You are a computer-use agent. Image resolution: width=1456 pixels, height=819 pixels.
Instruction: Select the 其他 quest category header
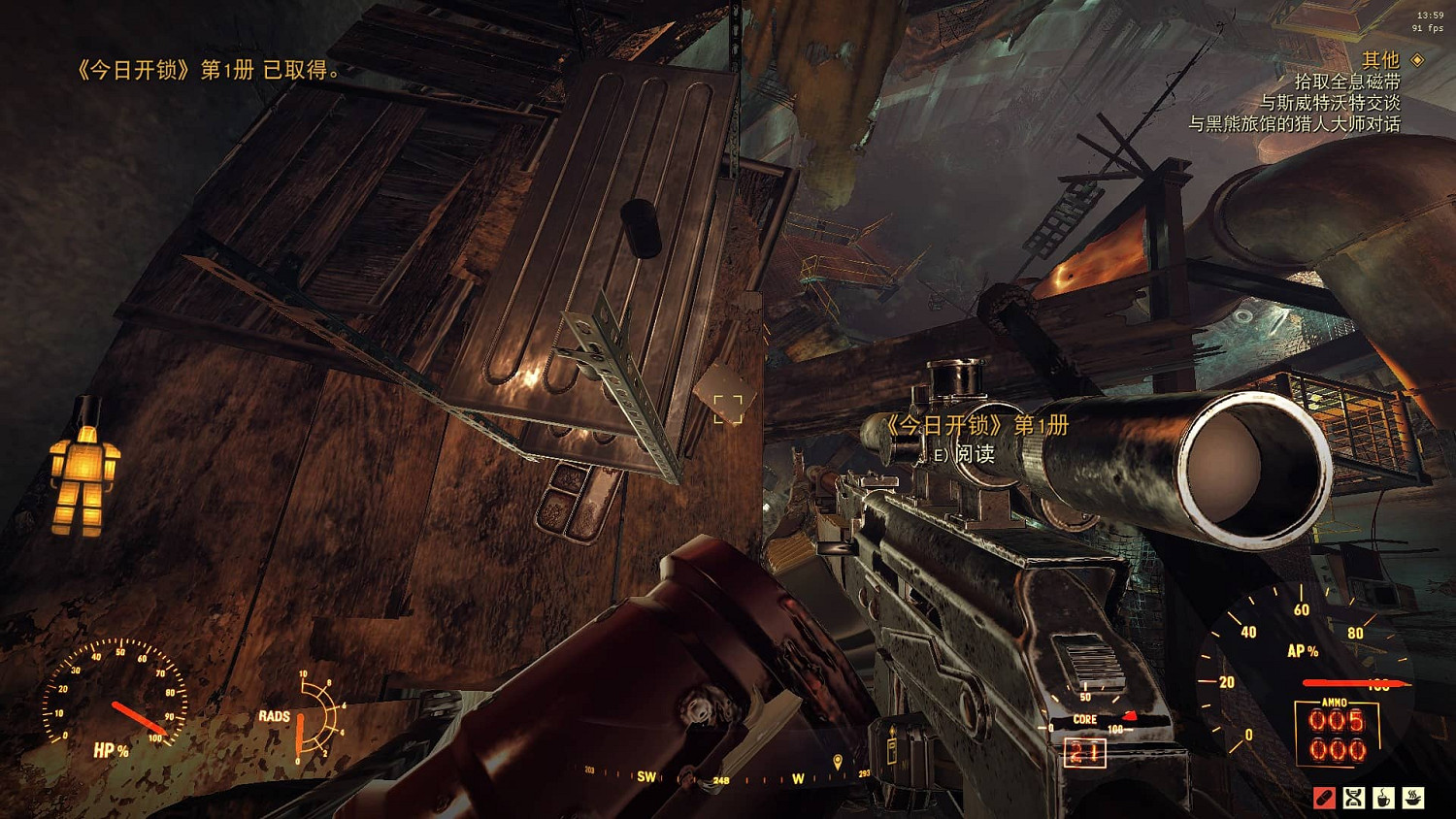point(1380,60)
